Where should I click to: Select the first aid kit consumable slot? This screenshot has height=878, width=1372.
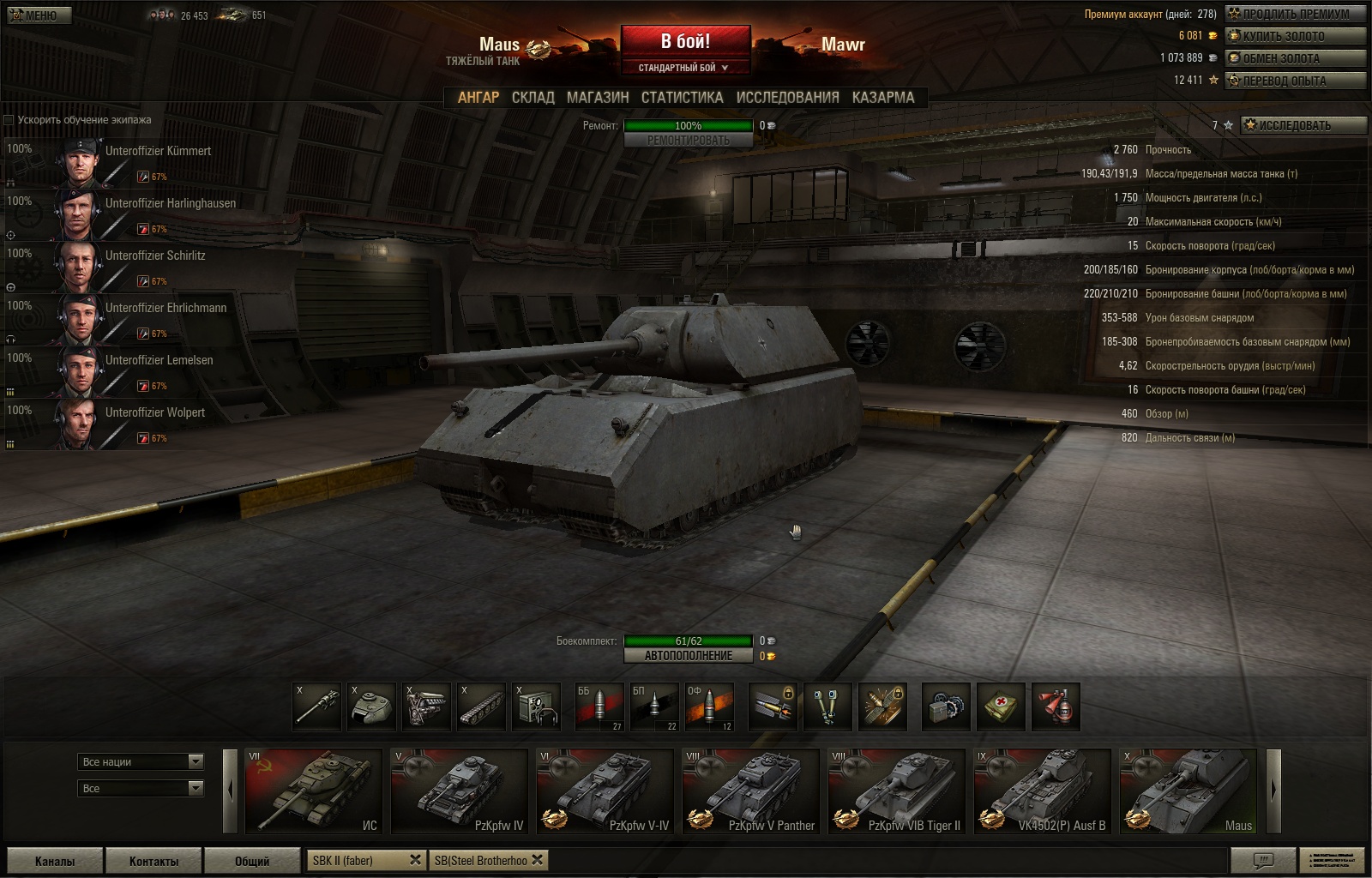coord(1000,707)
